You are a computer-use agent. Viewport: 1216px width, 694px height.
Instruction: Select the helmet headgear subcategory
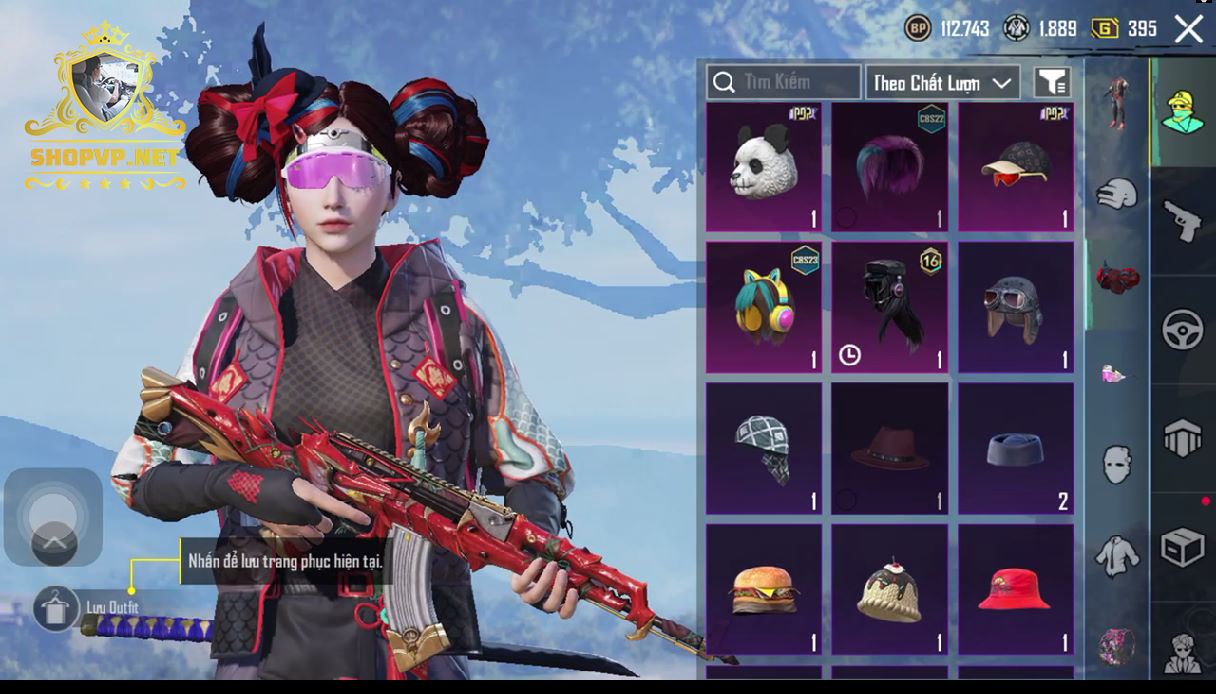click(1117, 193)
